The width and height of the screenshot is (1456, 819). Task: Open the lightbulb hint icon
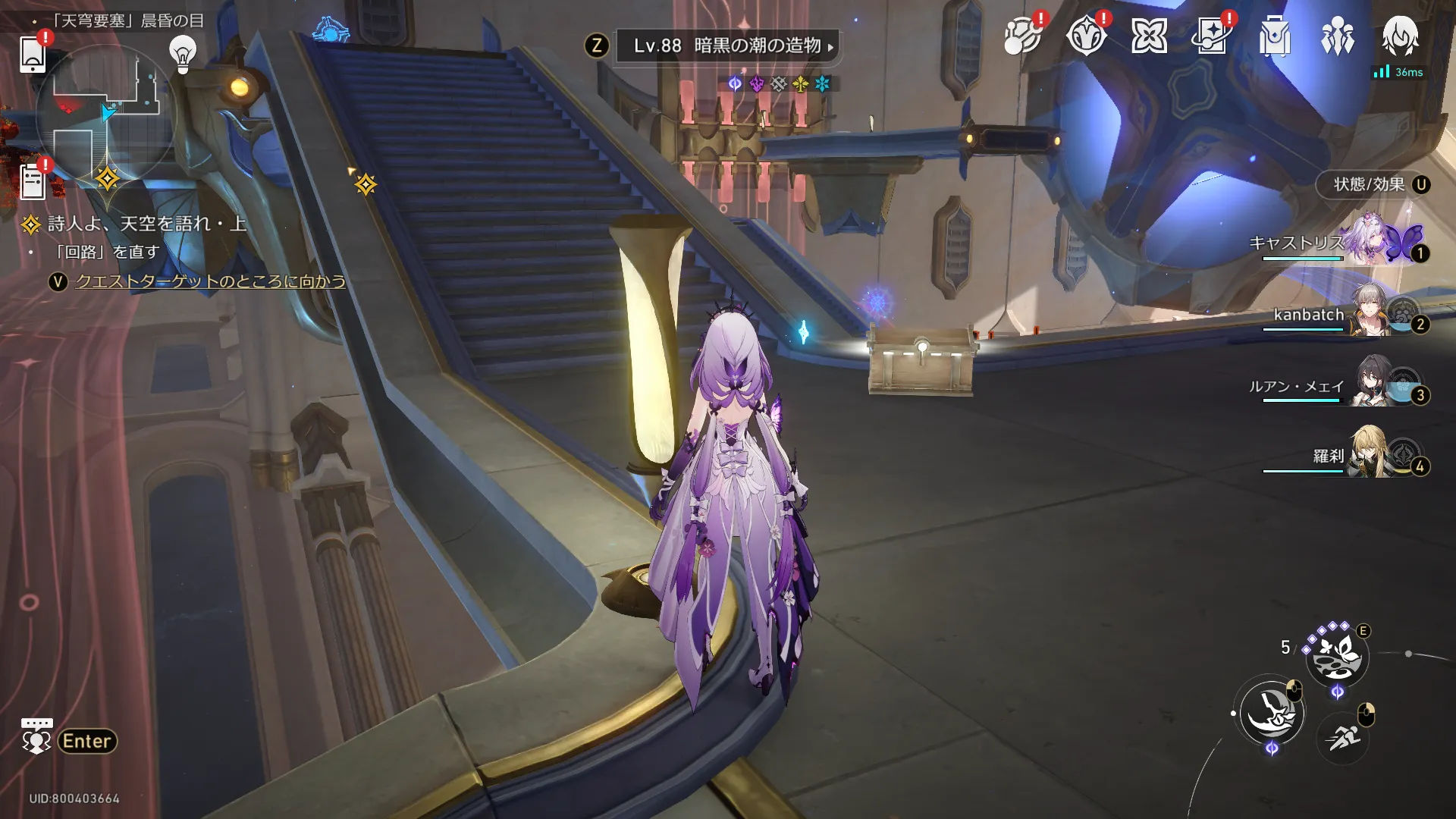point(183,54)
